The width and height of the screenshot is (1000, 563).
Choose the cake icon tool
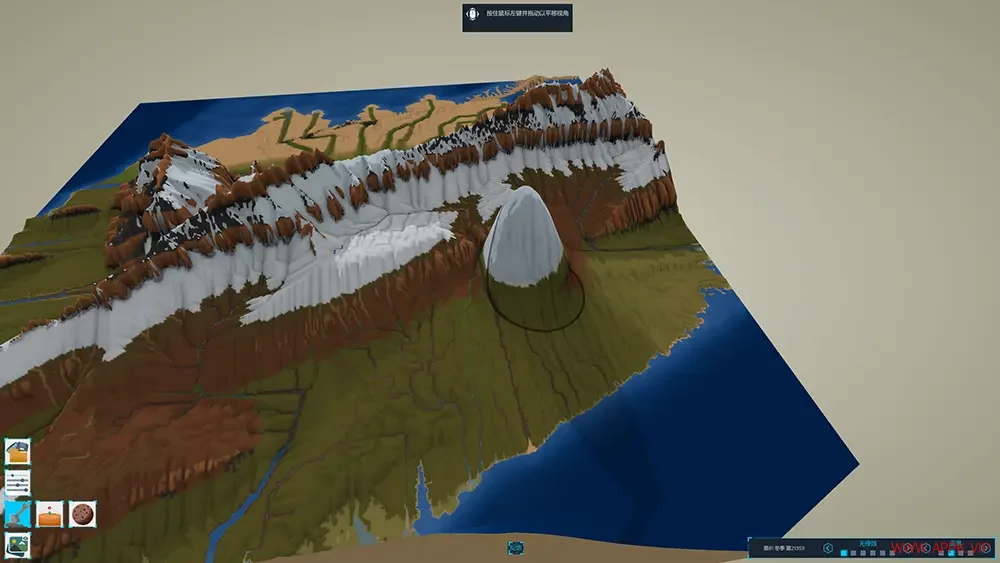[x=50, y=514]
